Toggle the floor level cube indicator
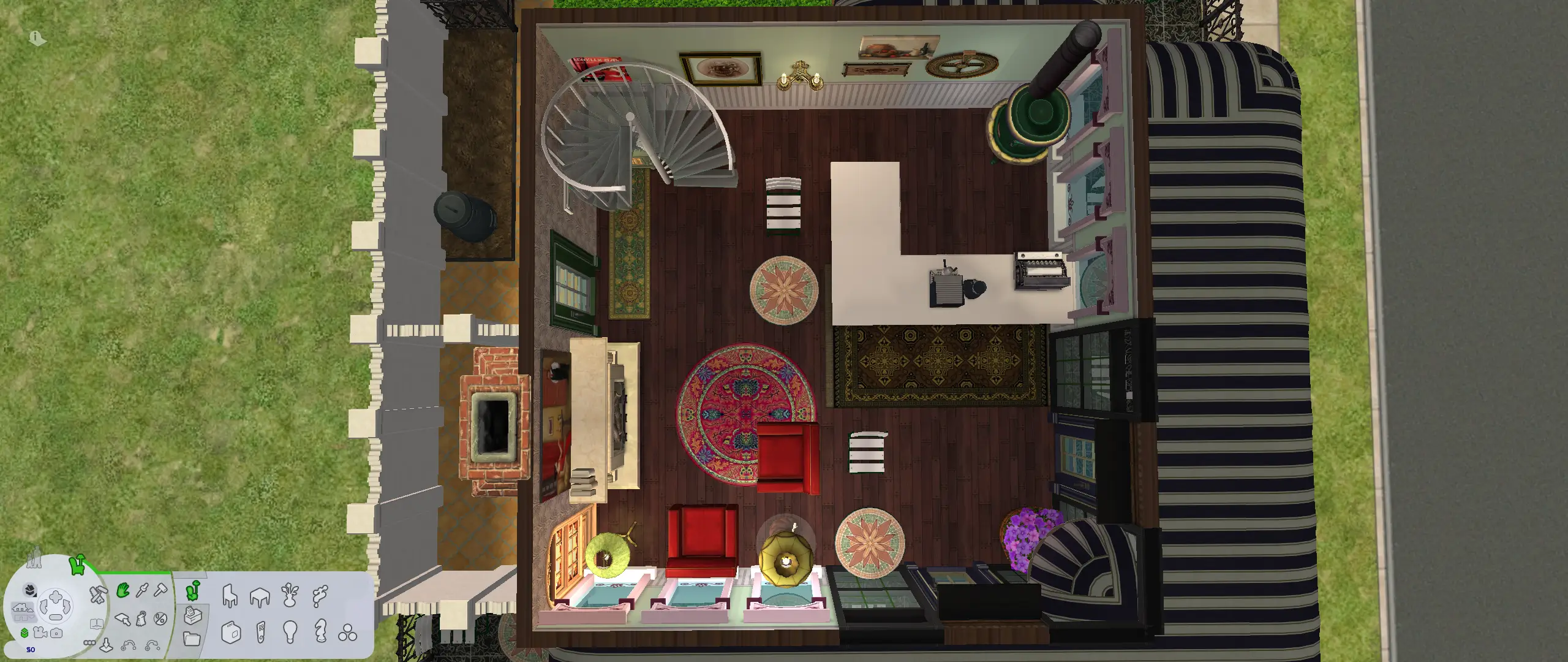The width and height of the screenshot is (1568, 662). (x=26, y=634)
